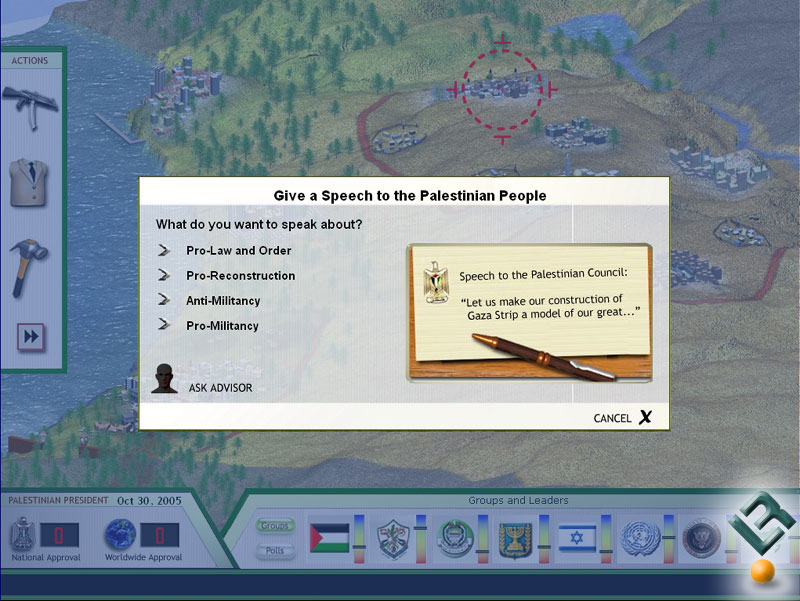The image size is (800, 601).
Task: Choose the Pro-Militancy speech option
Action: [x=222, y=325]
